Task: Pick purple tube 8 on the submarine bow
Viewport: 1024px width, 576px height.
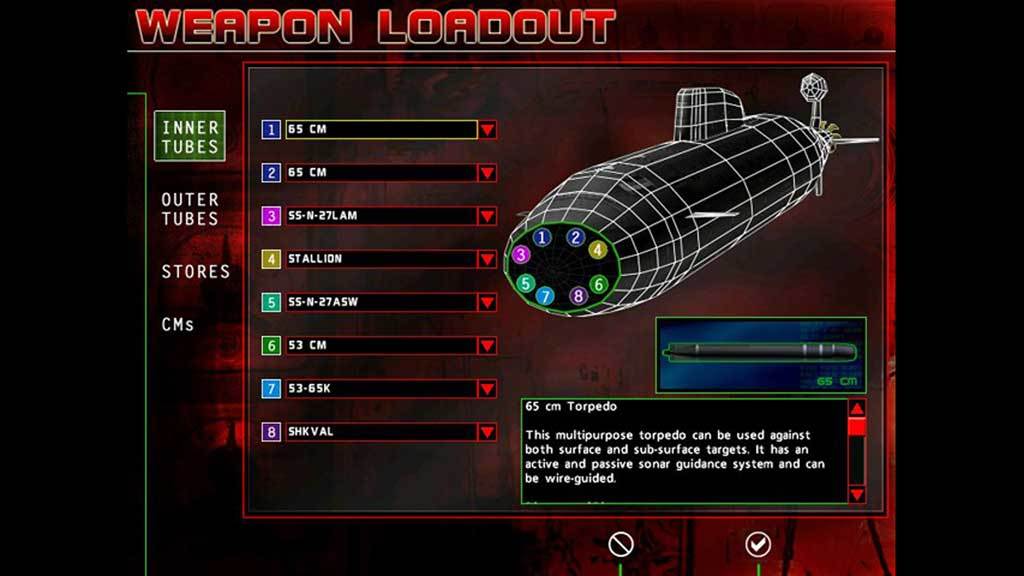Action: click(x=578, y=295)
